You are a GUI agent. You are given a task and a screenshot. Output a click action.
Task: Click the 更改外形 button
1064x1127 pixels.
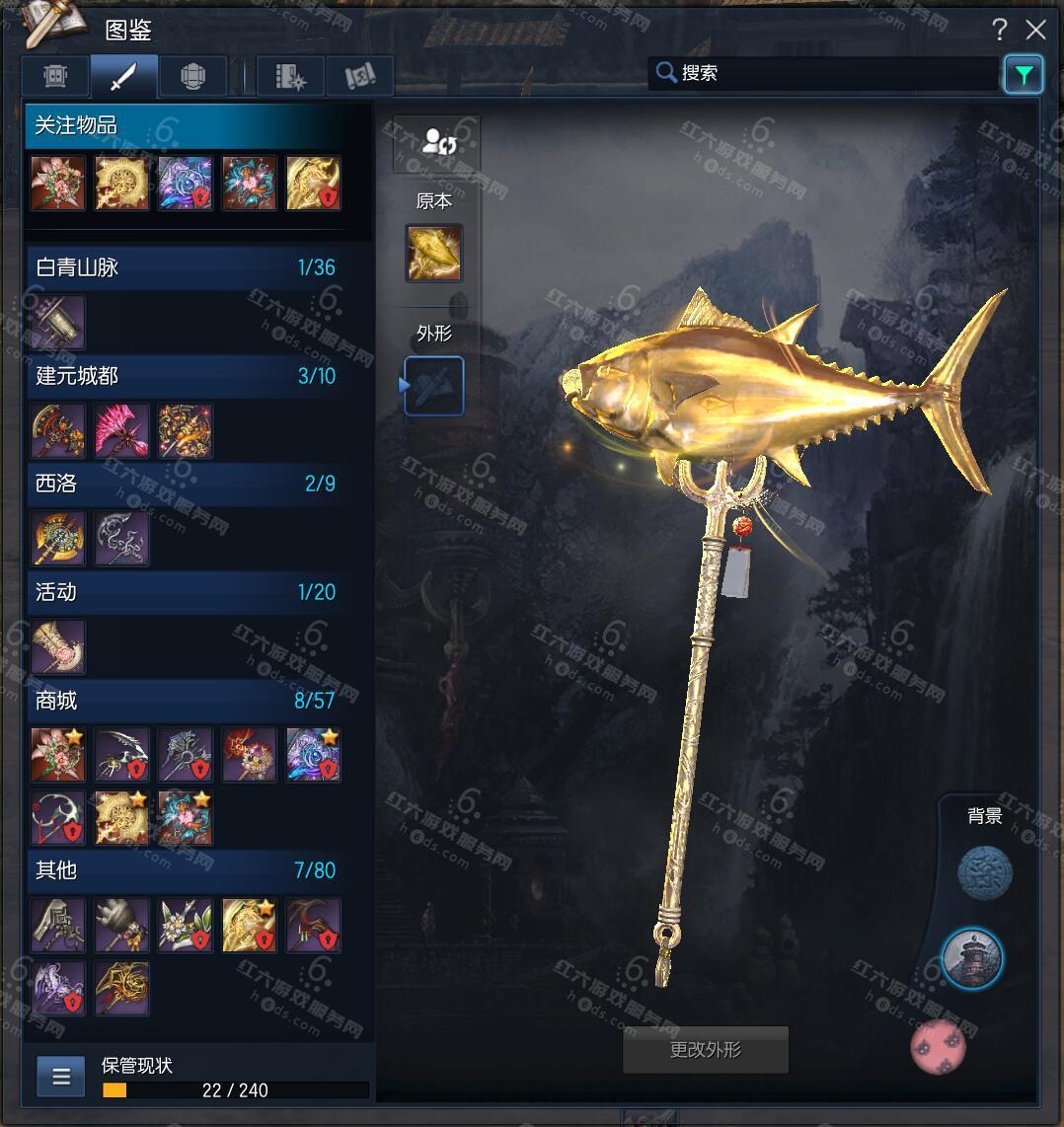point(706,1050)
